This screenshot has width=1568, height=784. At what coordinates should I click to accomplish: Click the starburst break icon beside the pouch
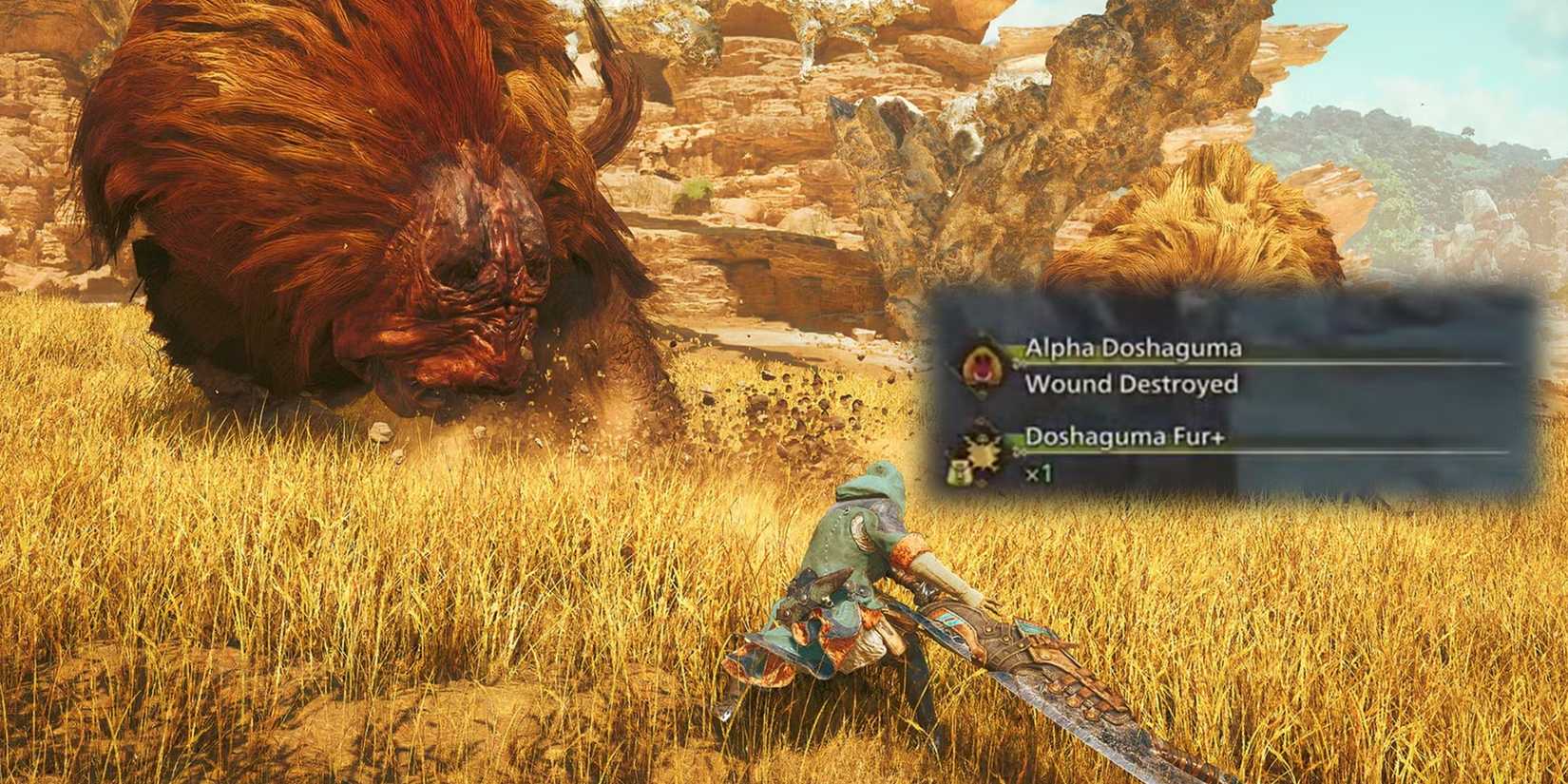(x=982, y=456)
